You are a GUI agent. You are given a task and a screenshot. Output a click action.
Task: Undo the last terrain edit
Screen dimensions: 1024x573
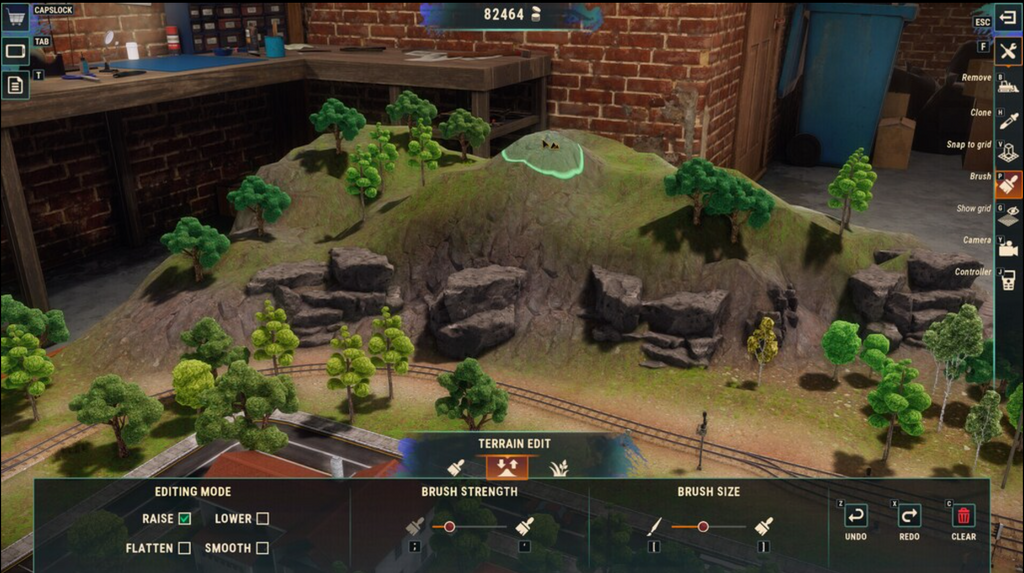(x=856, y=516)
